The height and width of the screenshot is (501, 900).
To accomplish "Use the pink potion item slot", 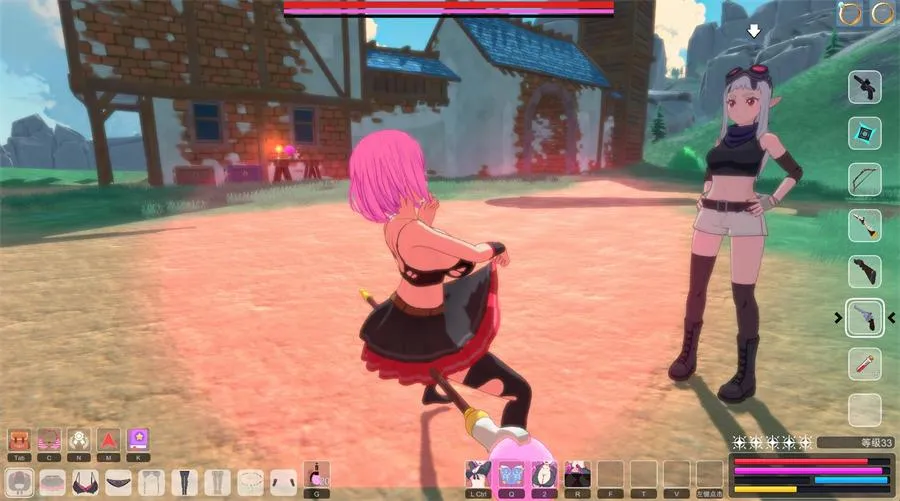I will click(x=317, y=474).
